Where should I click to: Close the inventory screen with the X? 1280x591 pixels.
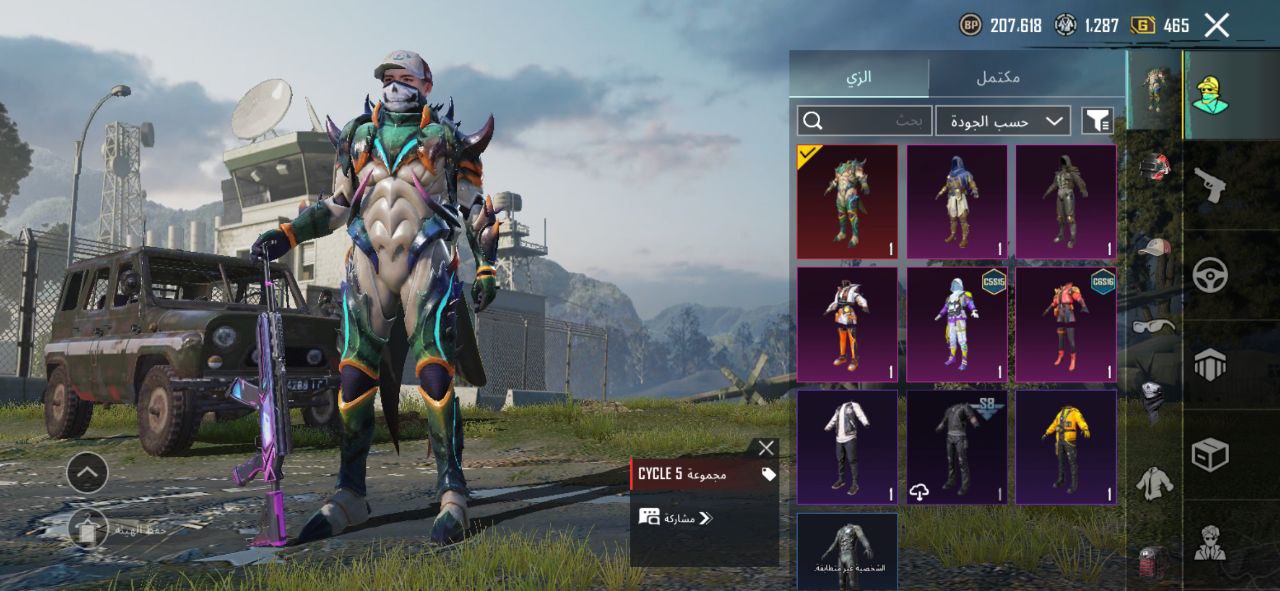1216,25
